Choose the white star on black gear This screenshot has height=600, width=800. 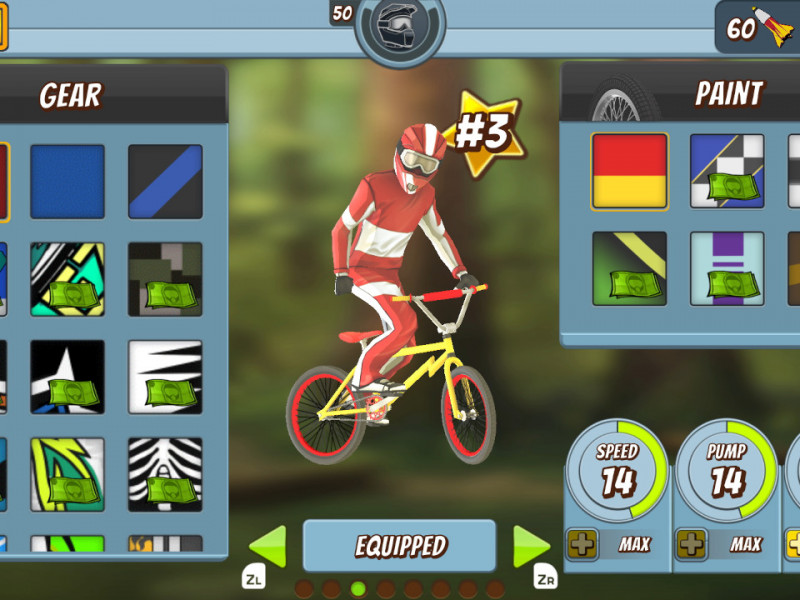coord(67,377)
